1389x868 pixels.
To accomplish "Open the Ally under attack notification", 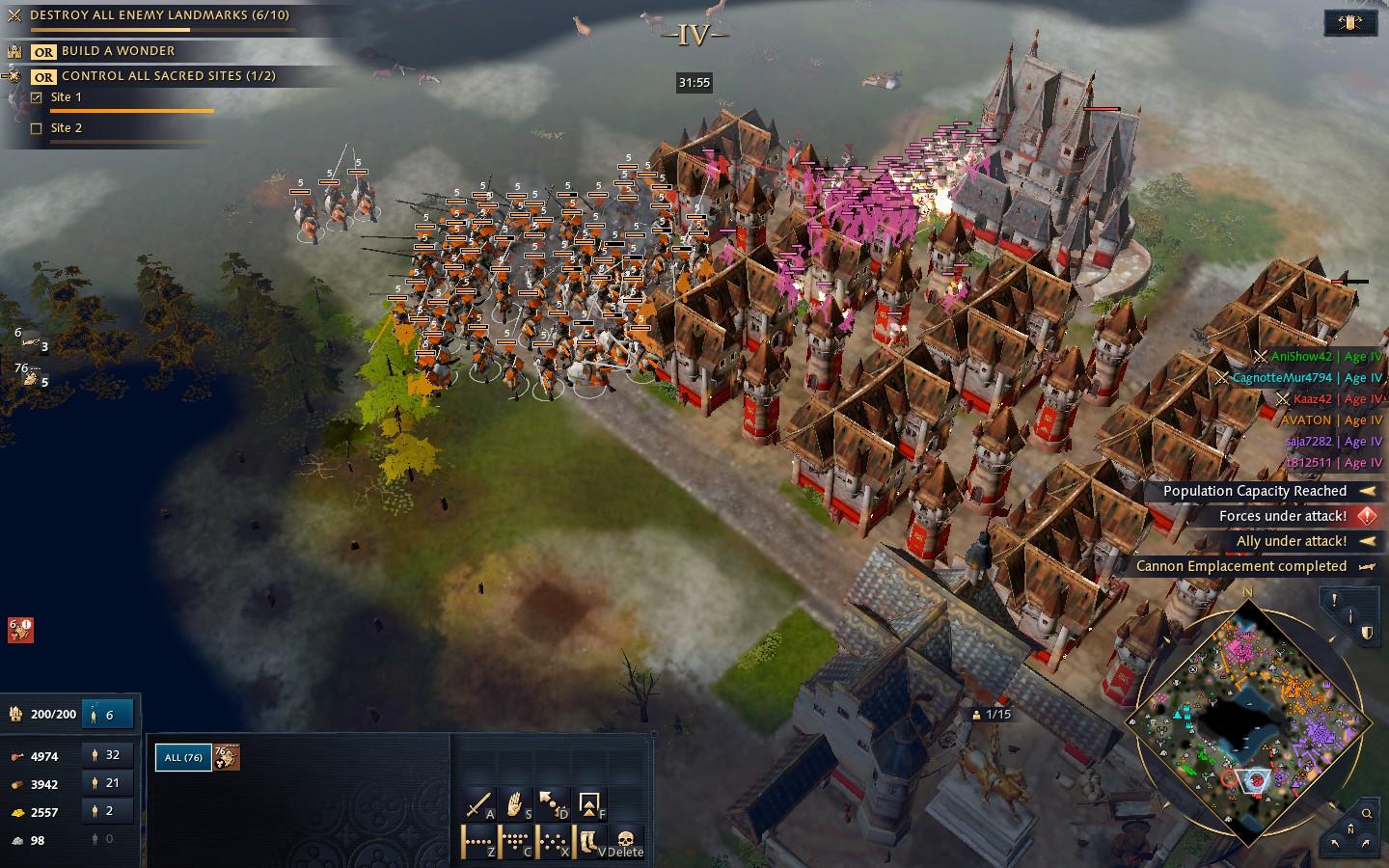I will (x=1292, y=541).
